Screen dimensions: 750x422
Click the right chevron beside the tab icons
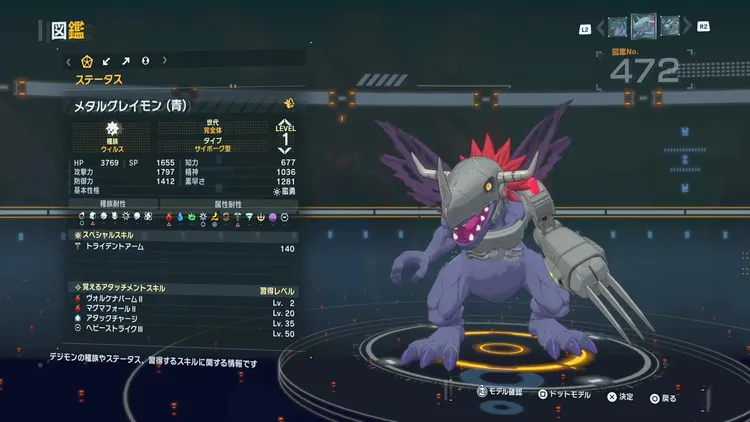pos(165,61)
